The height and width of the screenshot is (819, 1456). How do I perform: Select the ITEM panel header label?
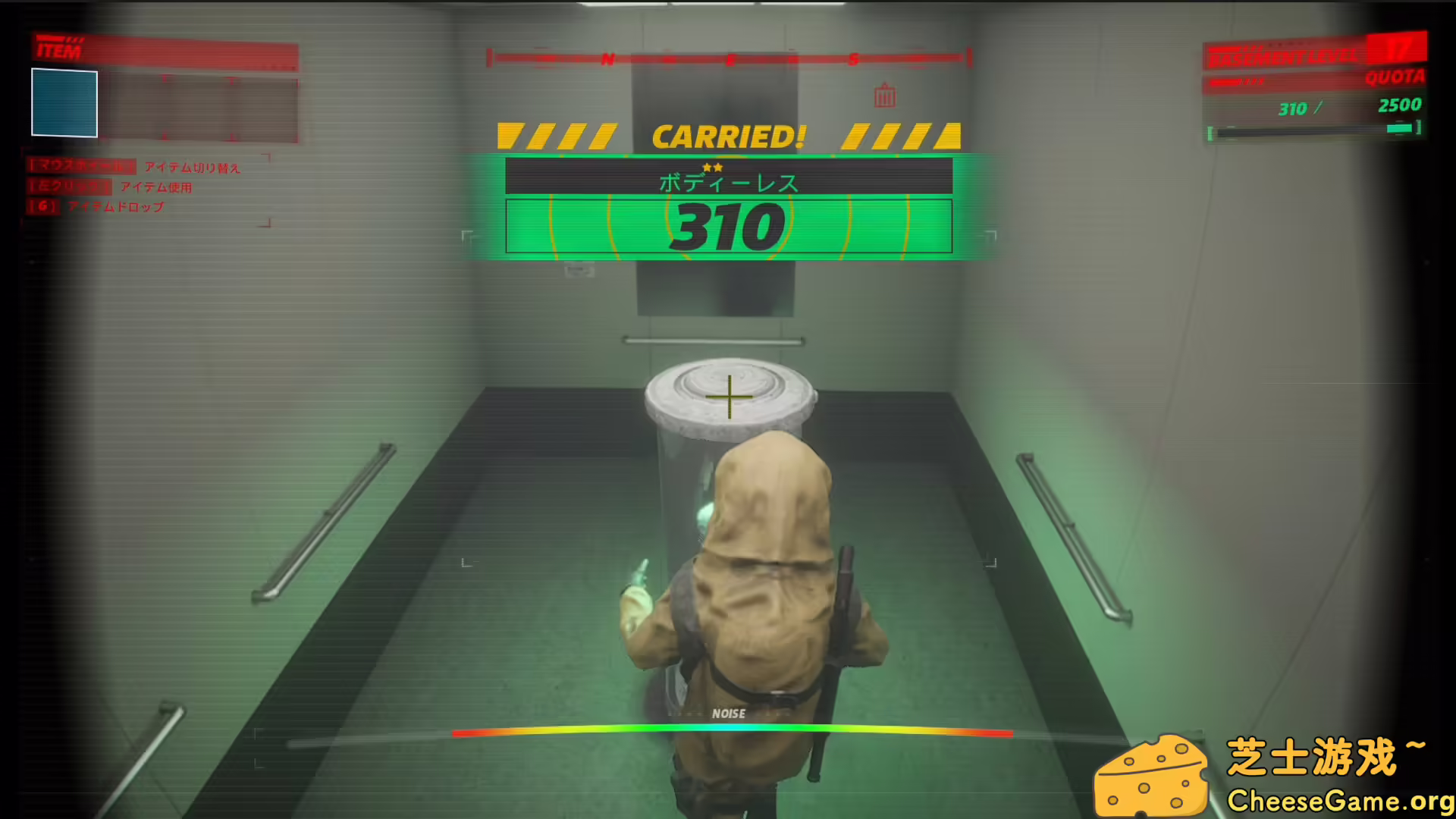point(59,52)
